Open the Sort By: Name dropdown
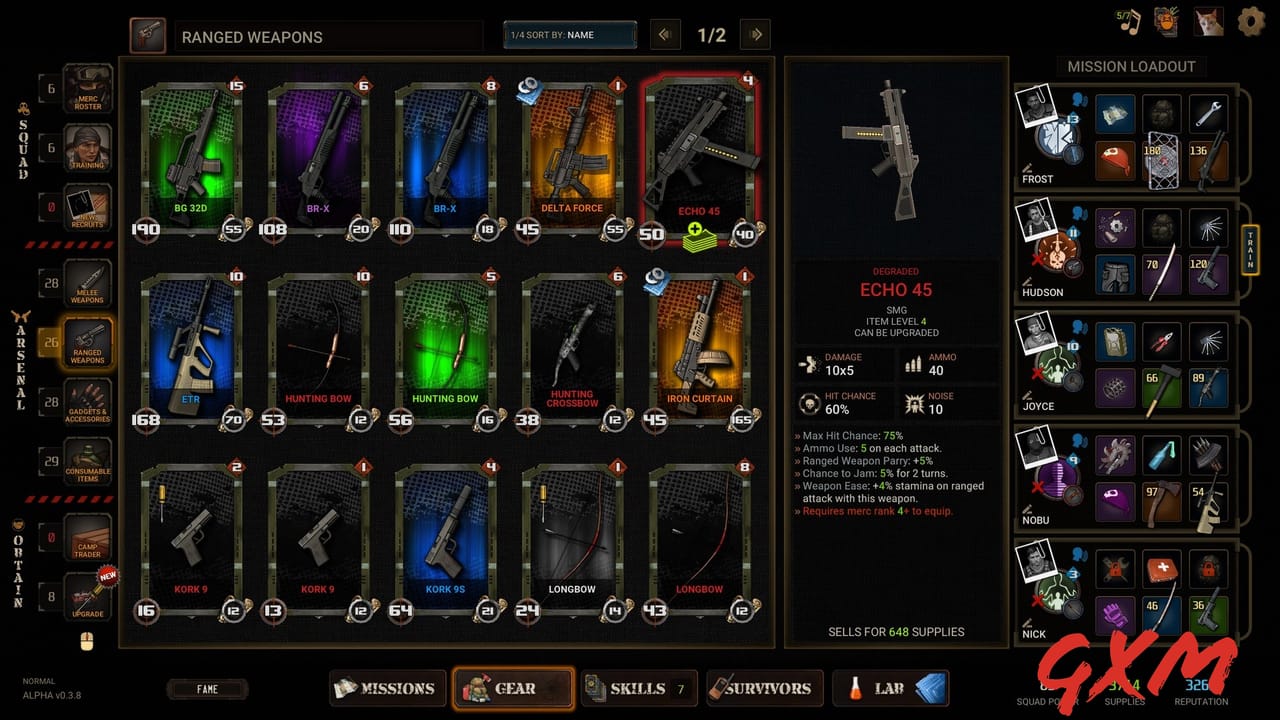This screenshot has height=720, width=1280. tap(570, 33)
